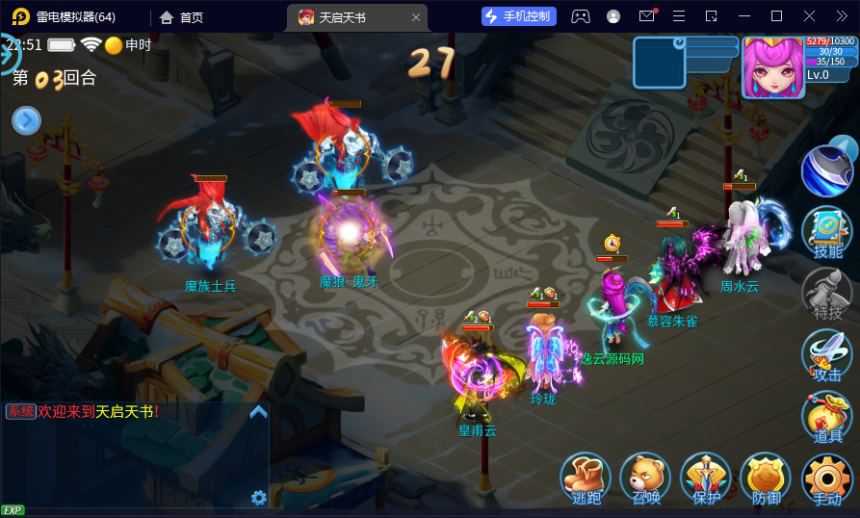Click the empty blue pet panel beside the portrait
This screenshot has width=860, height=518.
tap(659, 62)
